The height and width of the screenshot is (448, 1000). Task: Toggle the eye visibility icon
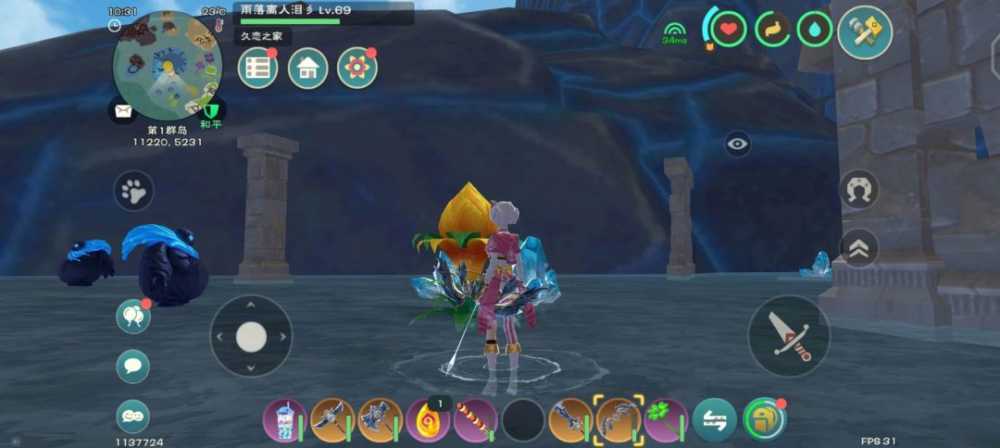(738, 144)
